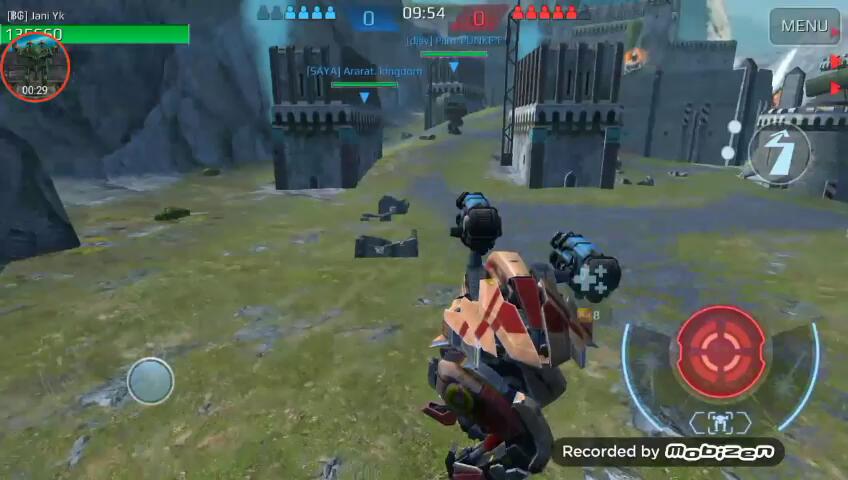This screenshot has height=480, width=848.
Task: Activate the jump ability arrow icon
Action: (x=779, y=154)
